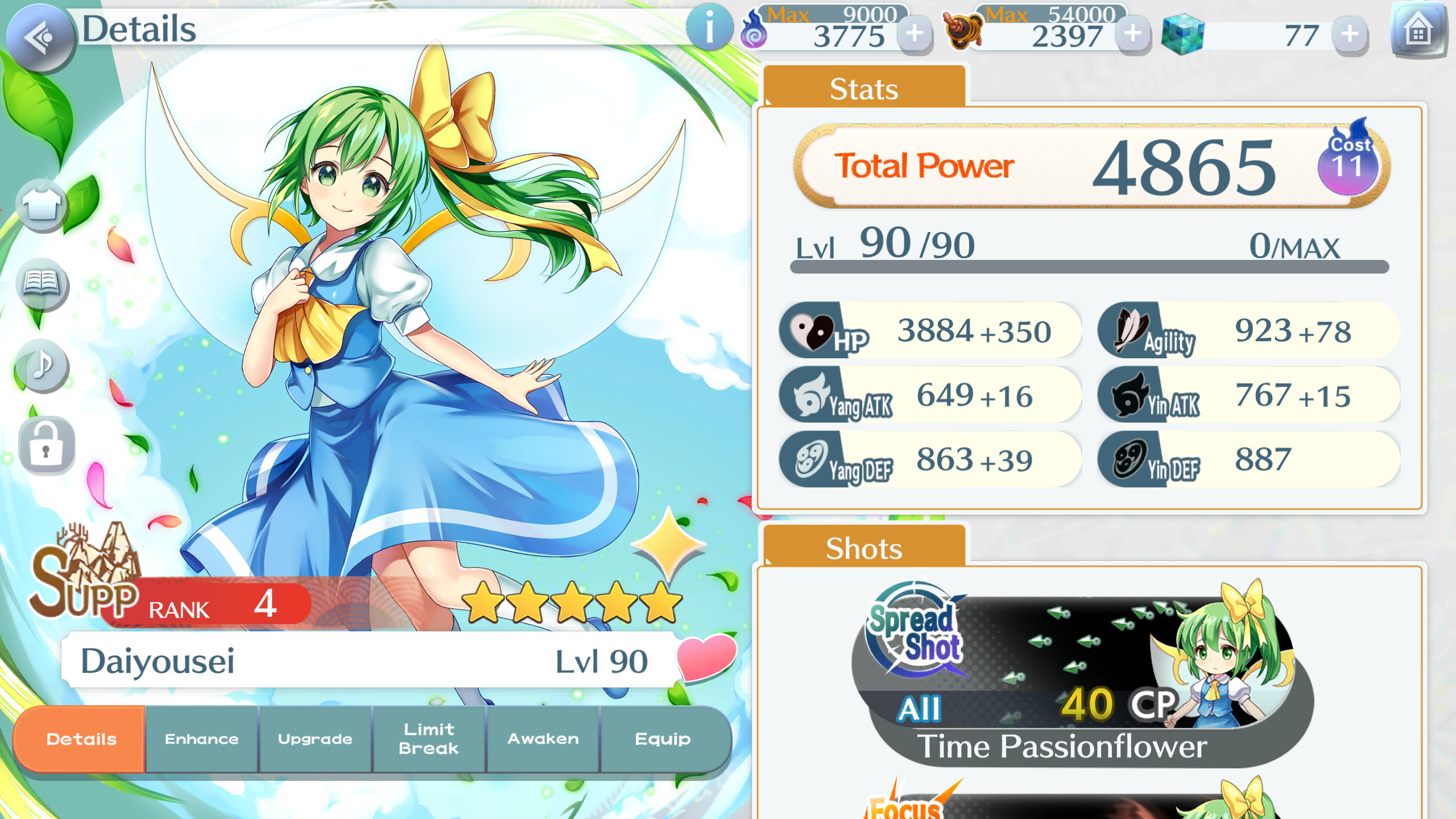The width and height of the screenshot is (1456, 819).
Task: Open the music note voice menu
Action: (42, 365)
